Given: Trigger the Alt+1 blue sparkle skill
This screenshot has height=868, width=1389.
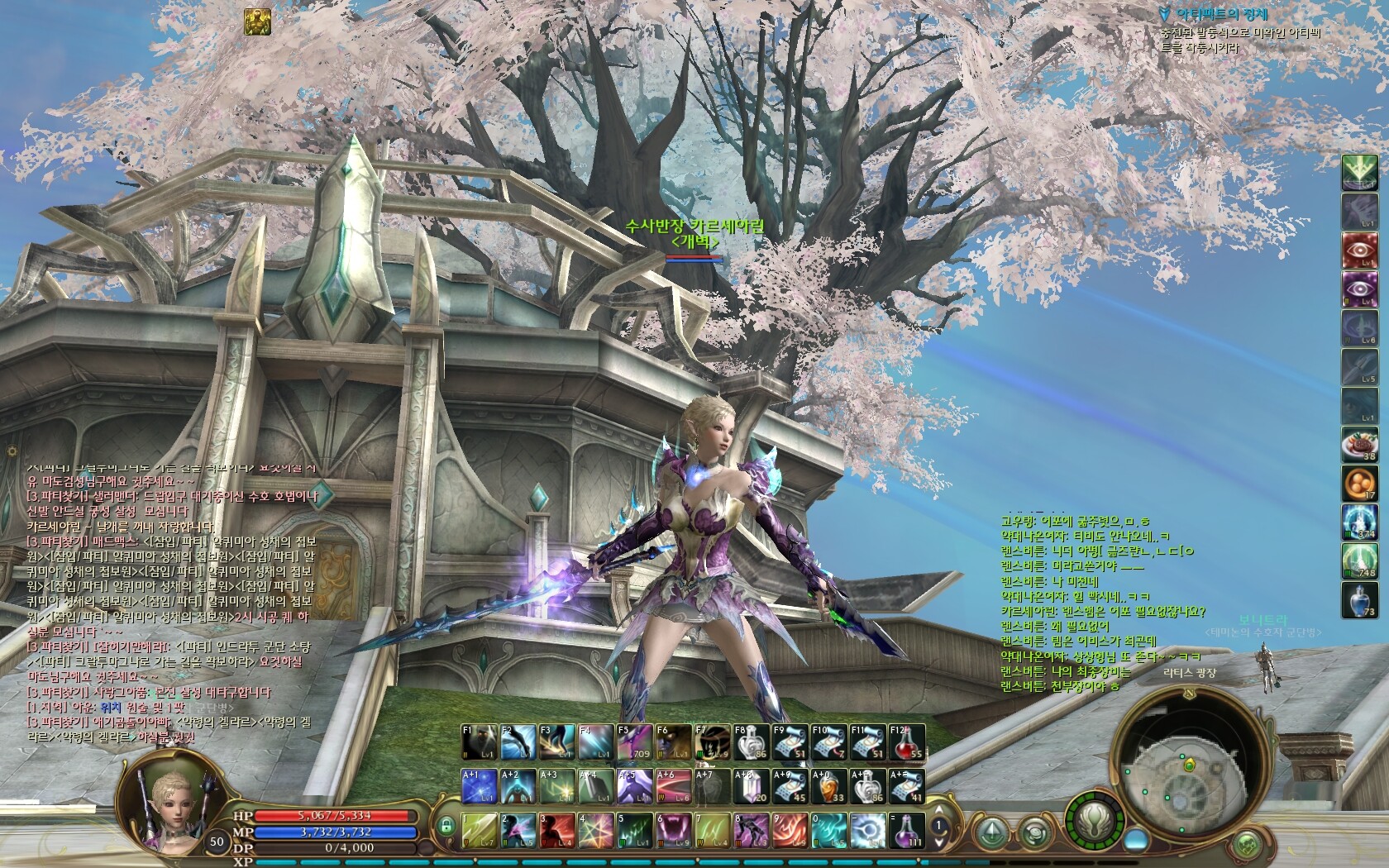Looking at the screenshot, I should click(479, 786).
